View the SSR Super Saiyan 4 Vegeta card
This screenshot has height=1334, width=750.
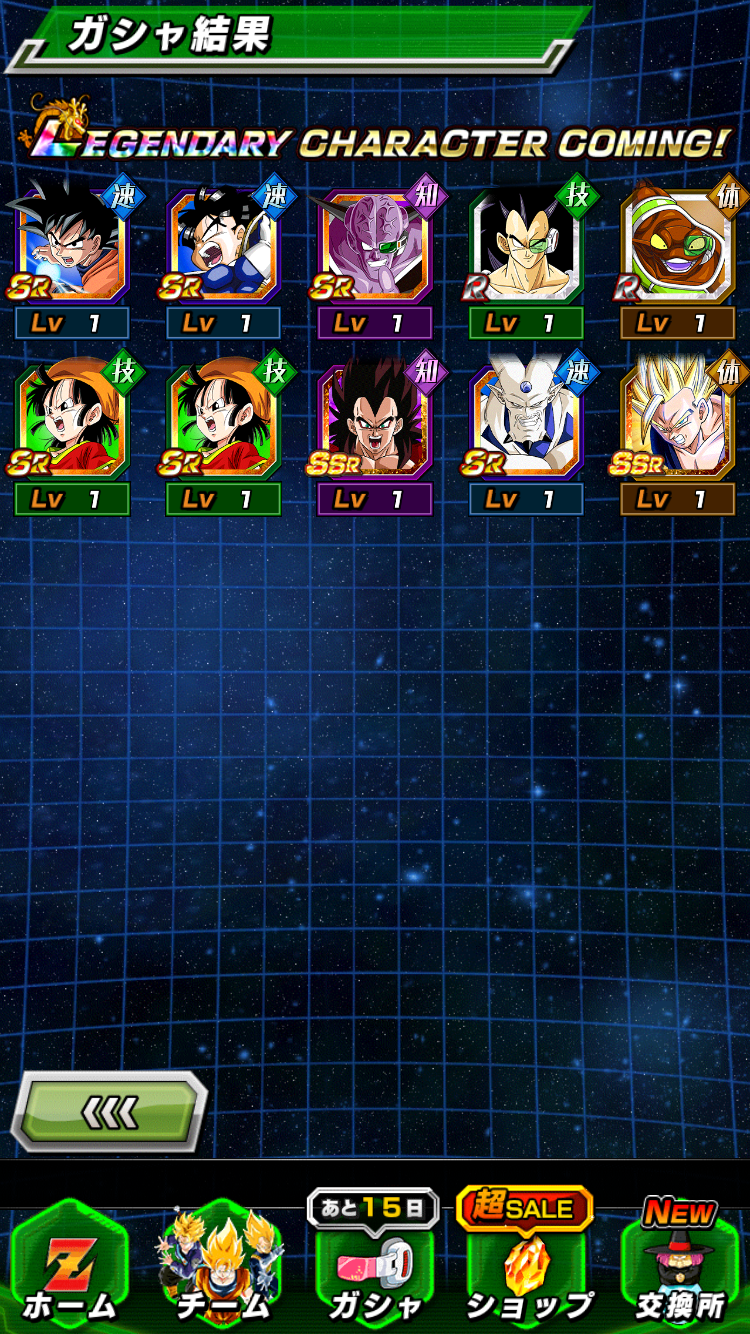click(x=375, y=422)
